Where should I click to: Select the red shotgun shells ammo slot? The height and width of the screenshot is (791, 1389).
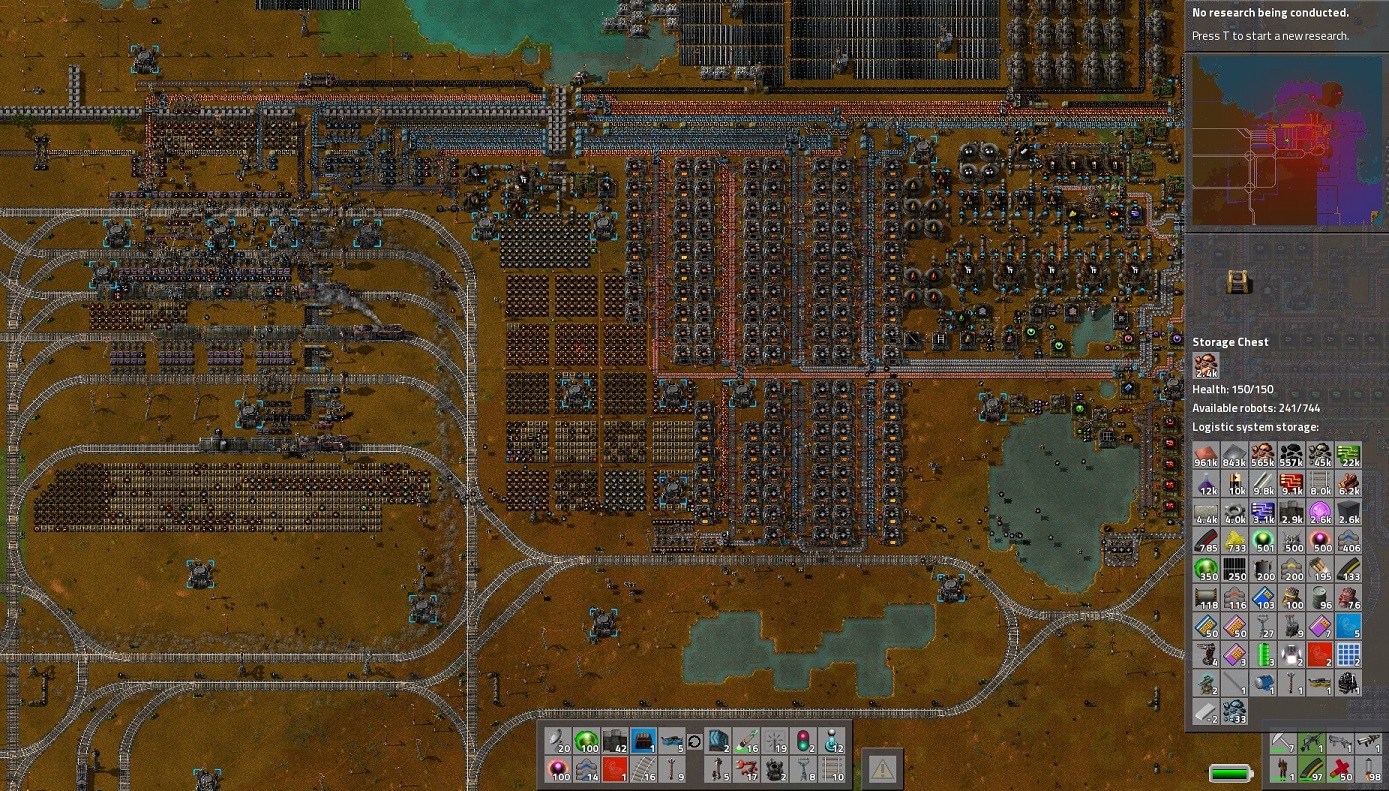pyautogui.click(x=1340, y=771)
